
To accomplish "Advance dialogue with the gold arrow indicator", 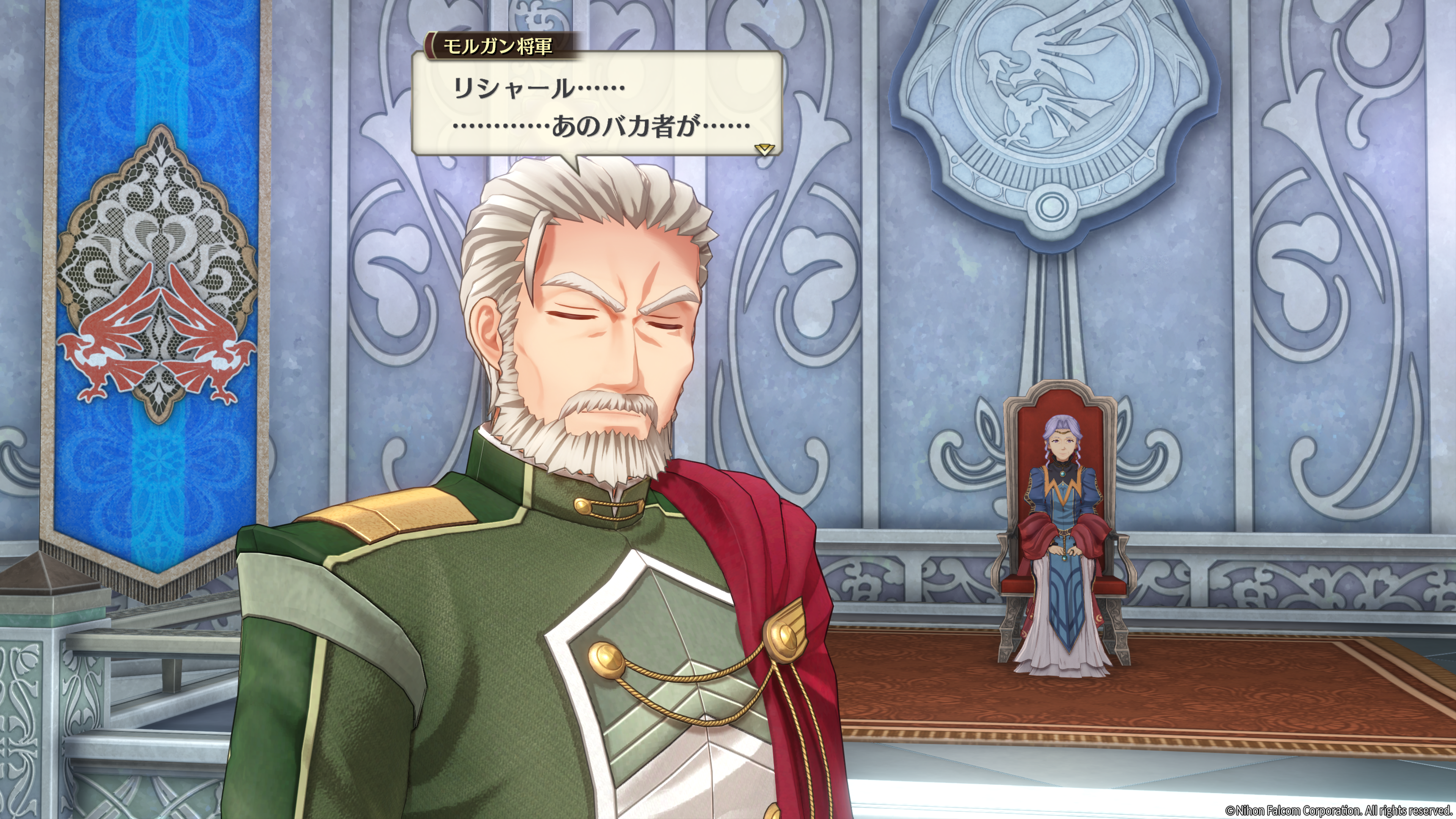I will pyautogui.click(x=764, y=149).
